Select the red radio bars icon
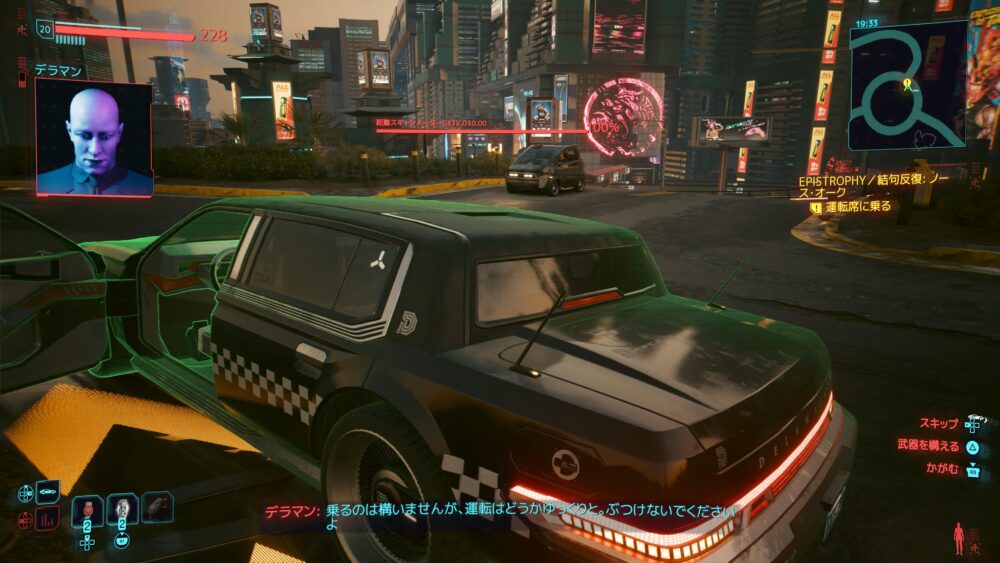 pyautogui.click(x=47, y=519)
